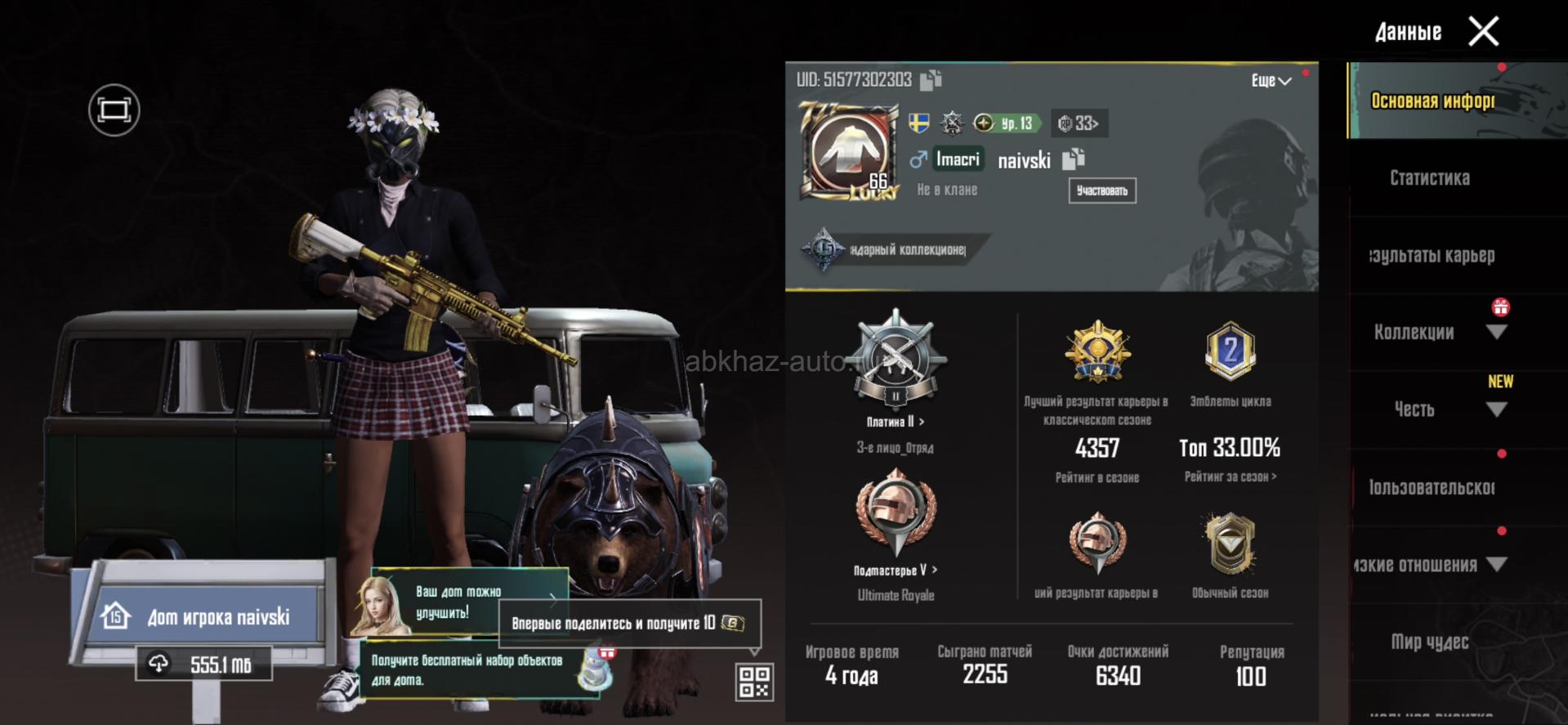Image resolution: width=1568 pixels, height=725 pixels.
Task: Visit Дом игрока naivski
Action: coord(204,616)
